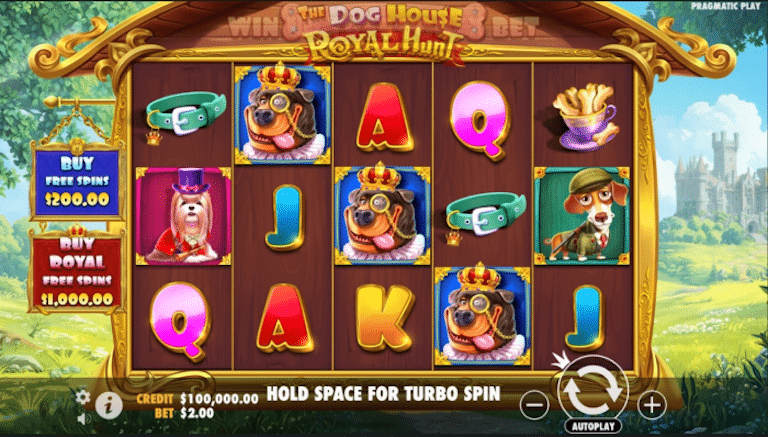Buy Royal Free Spins for $1,000.00
The image size is (768, 437).
point(76,270)
